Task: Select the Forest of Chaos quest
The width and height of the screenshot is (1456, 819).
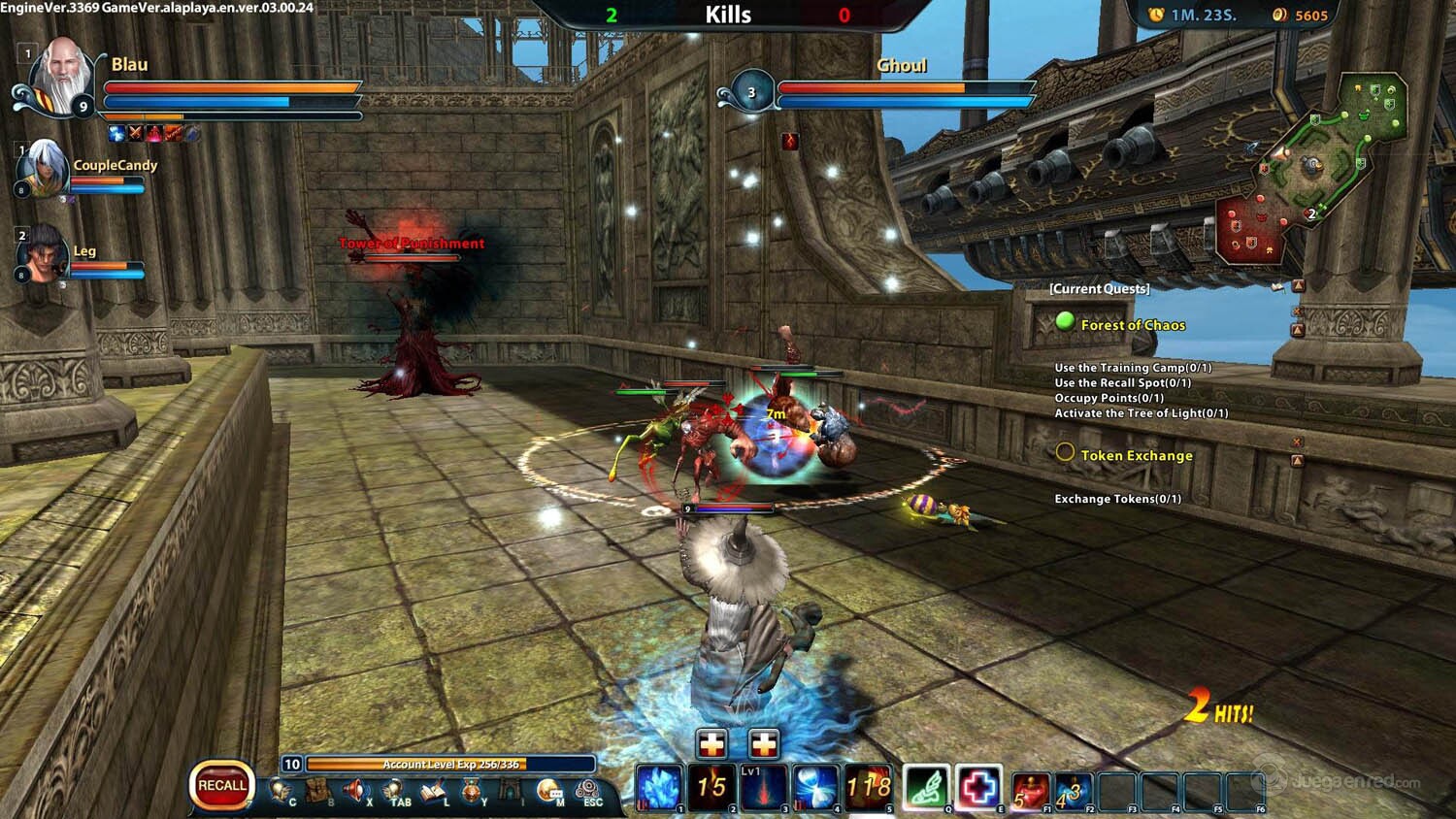Action: point(1132,325)
